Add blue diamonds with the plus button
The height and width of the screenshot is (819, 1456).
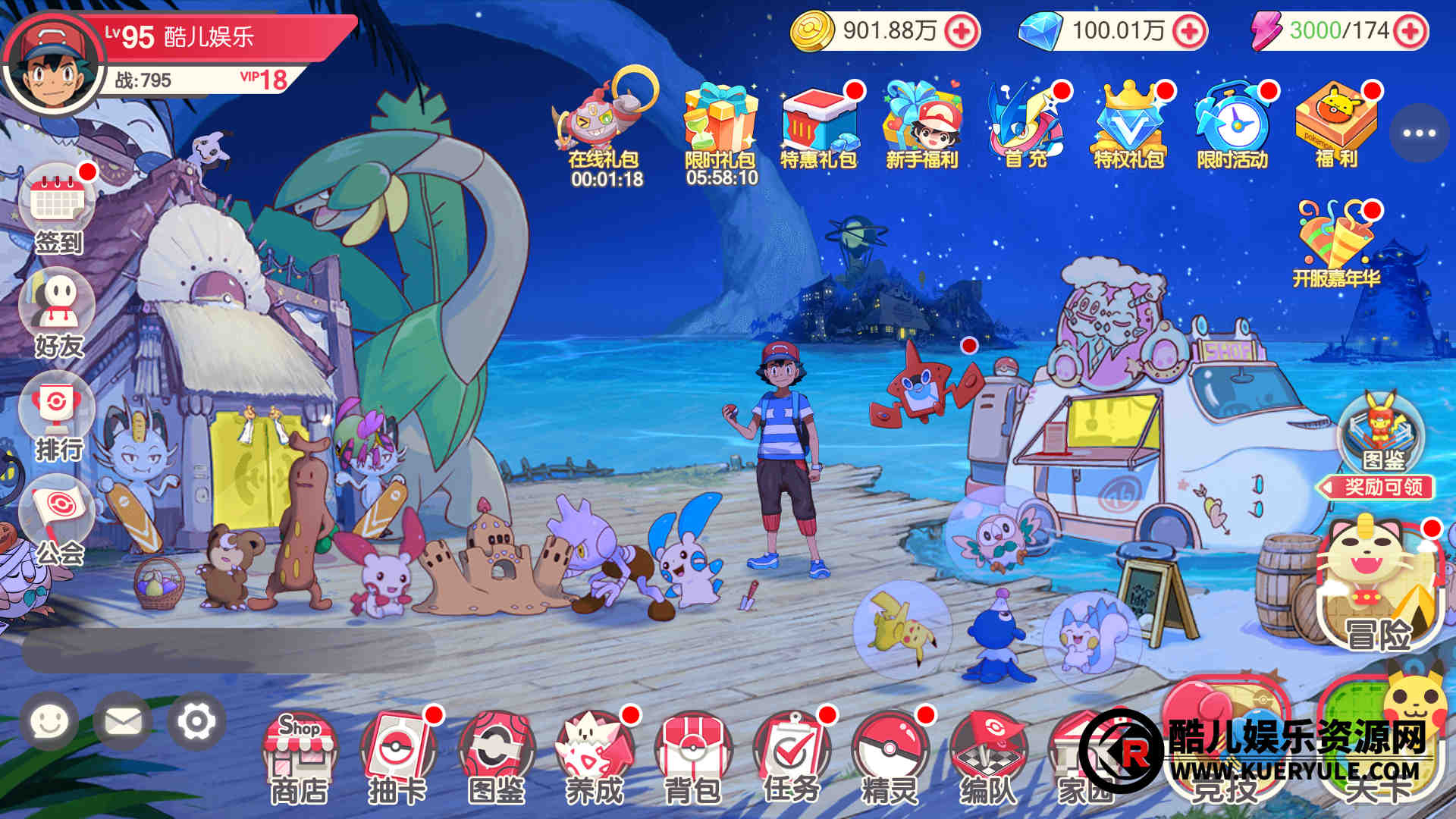1188,31
